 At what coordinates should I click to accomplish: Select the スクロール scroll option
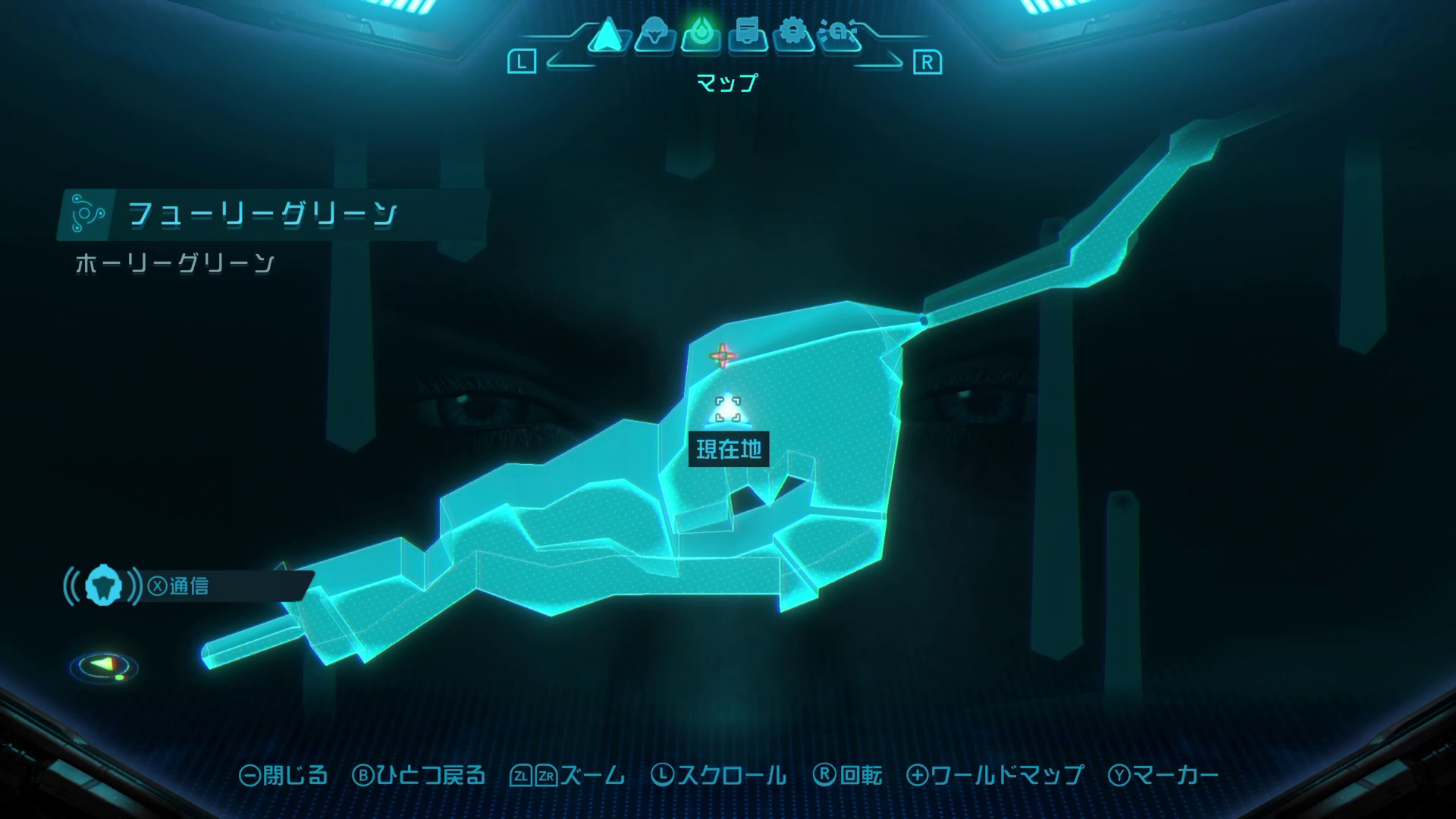click(719, 775)
